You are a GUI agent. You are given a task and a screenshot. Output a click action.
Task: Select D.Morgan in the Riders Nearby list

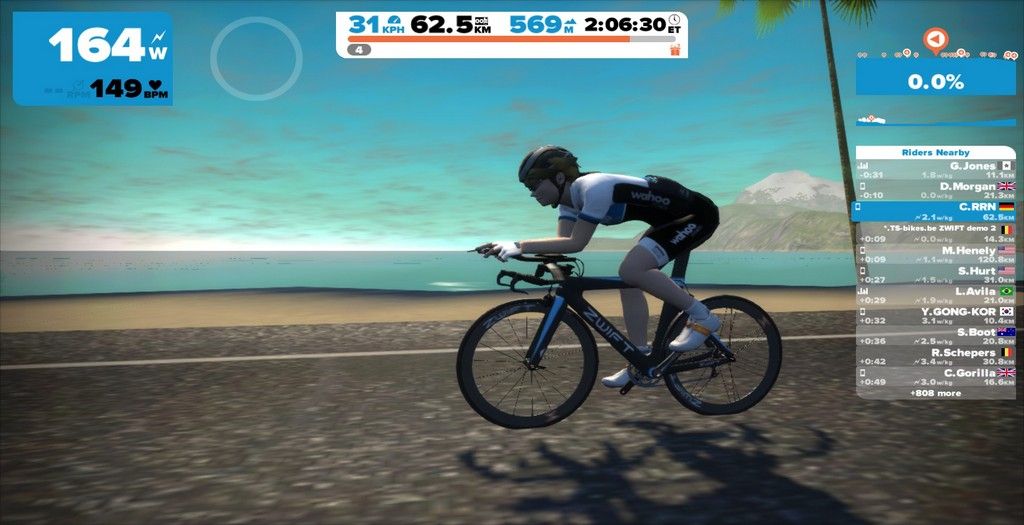(x=935, y=190)
